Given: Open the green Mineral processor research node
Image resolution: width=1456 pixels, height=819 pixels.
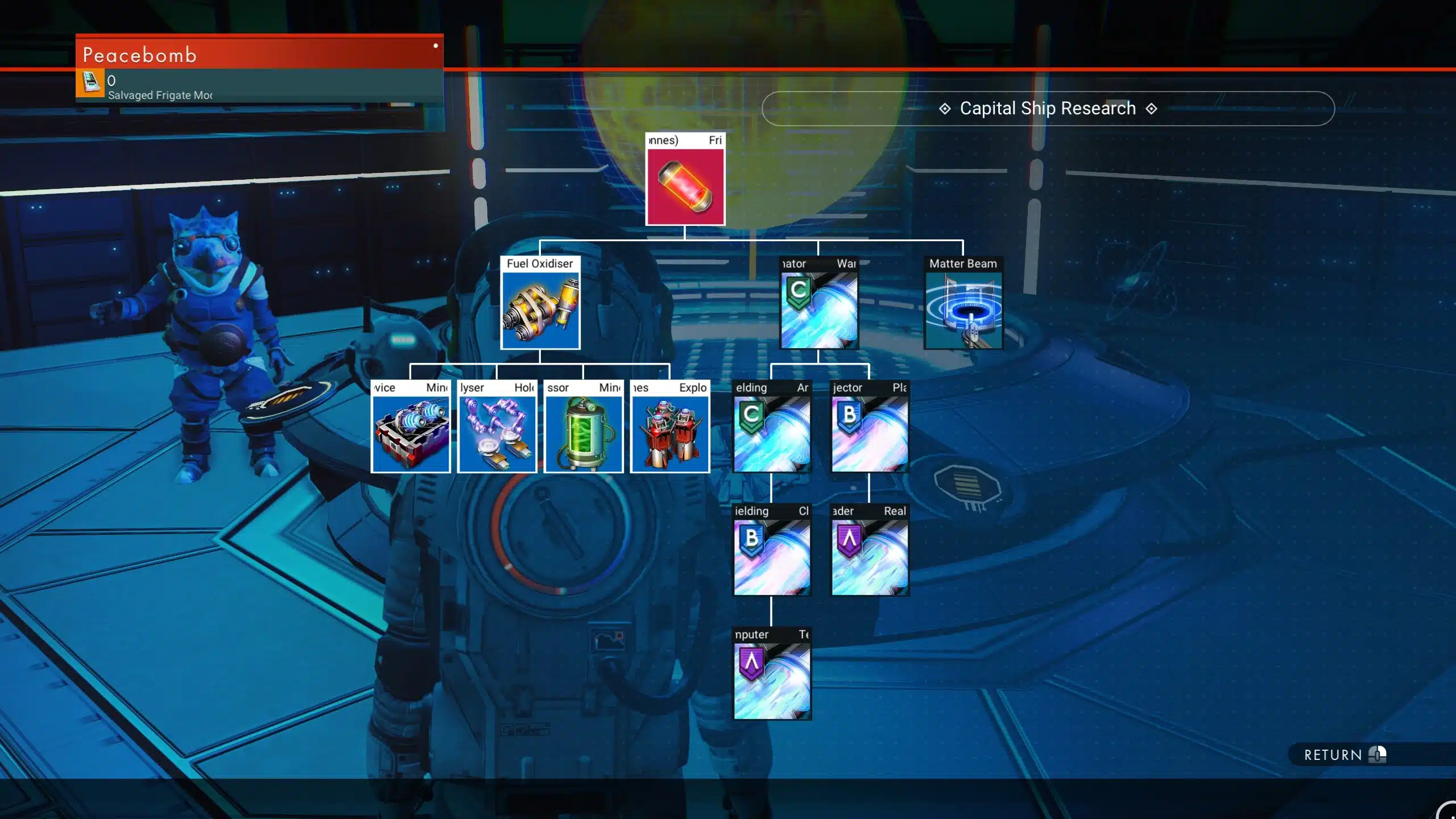Looking at the screenshot, I should [583, 429].
